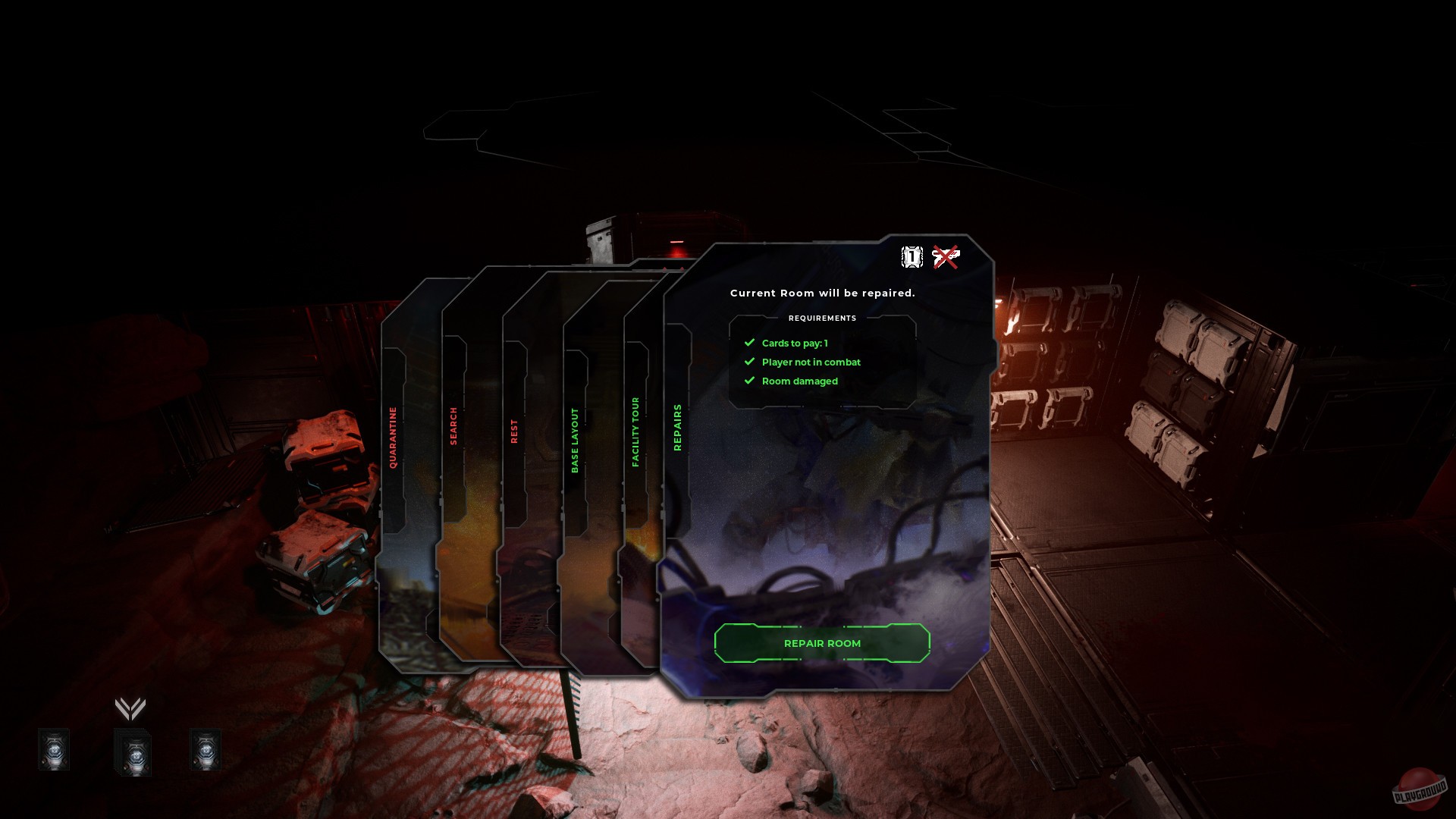Image resolution: width=1456 pixels, height=819 pixels.
Task: Check the 'Player not in combat' requirement
Action: tap(811, 362)
